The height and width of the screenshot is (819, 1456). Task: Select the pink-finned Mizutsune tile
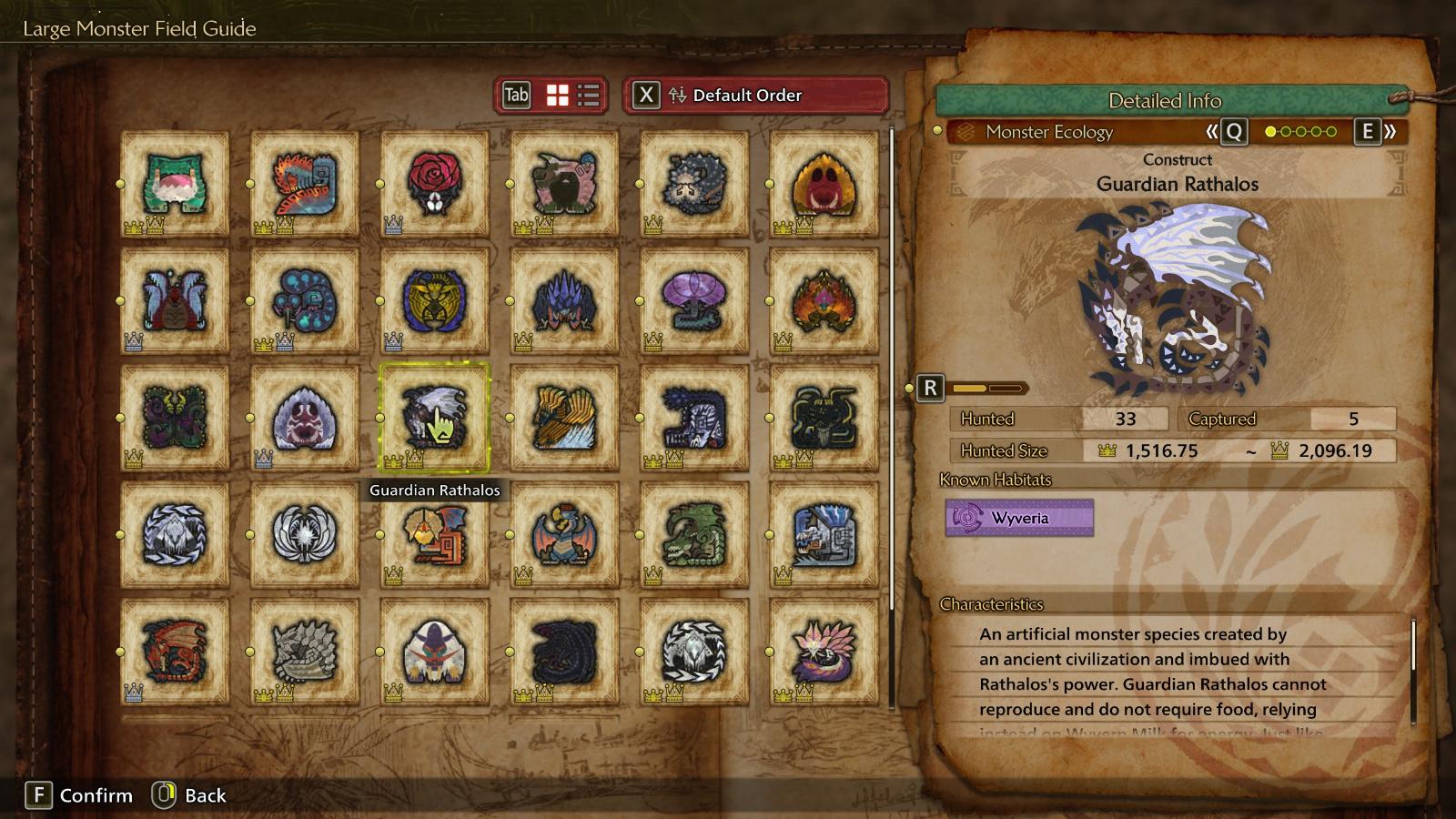(824, 651)
